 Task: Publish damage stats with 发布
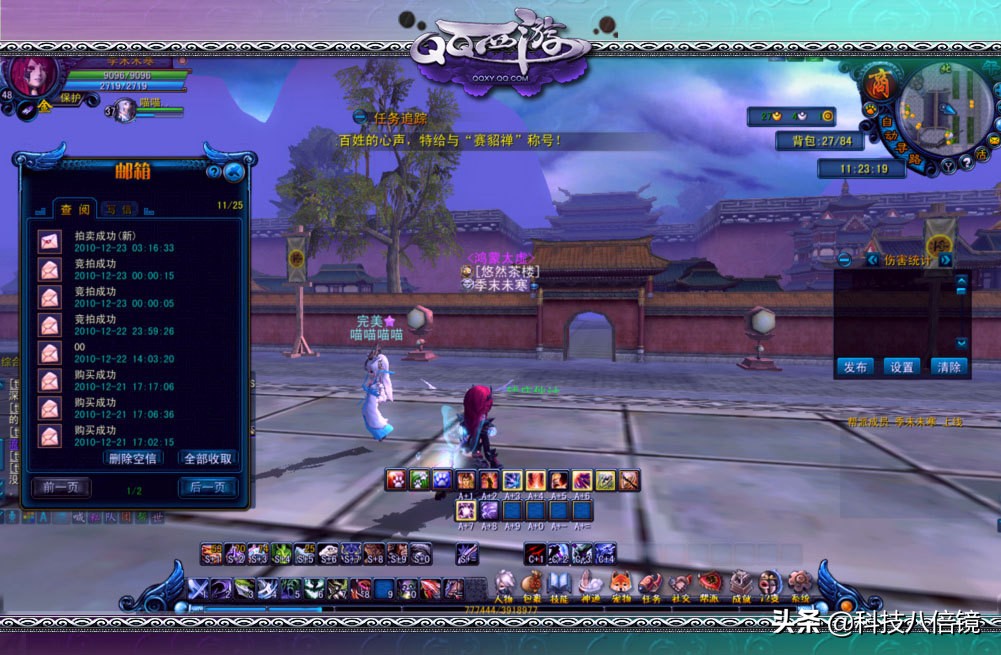[855, 367]
